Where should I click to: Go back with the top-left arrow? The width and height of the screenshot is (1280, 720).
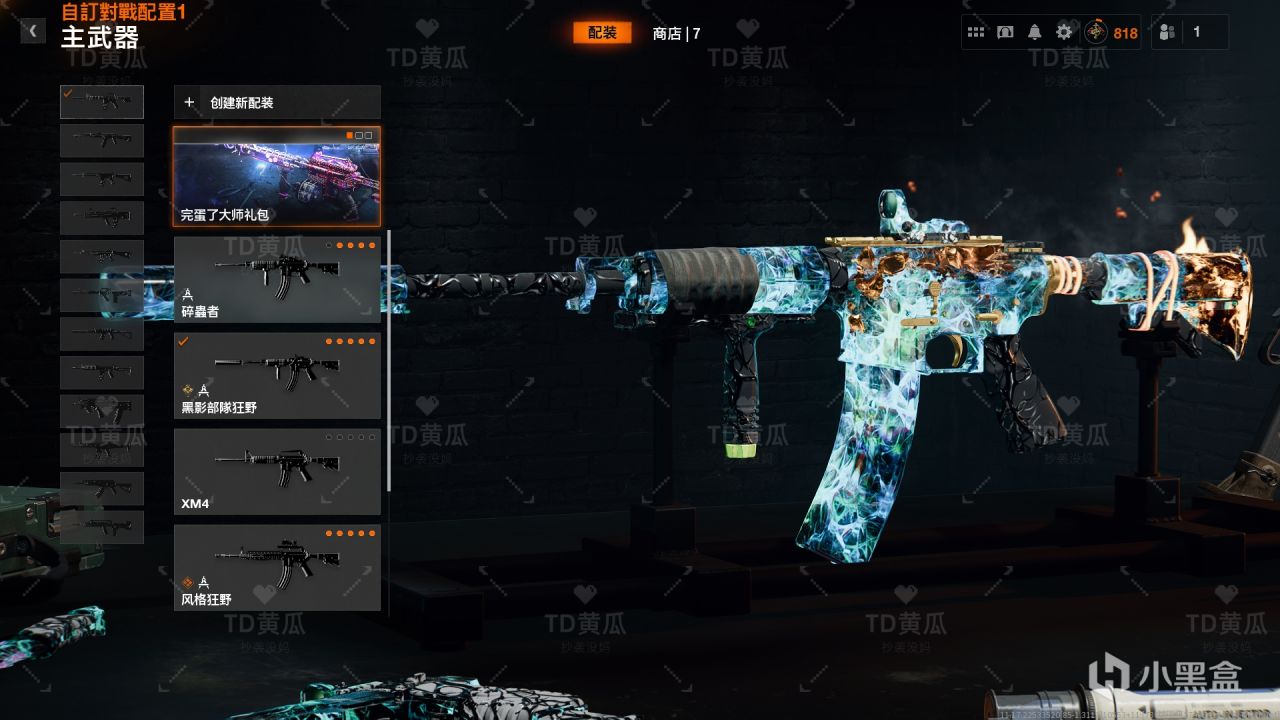(x=33, y=31)
